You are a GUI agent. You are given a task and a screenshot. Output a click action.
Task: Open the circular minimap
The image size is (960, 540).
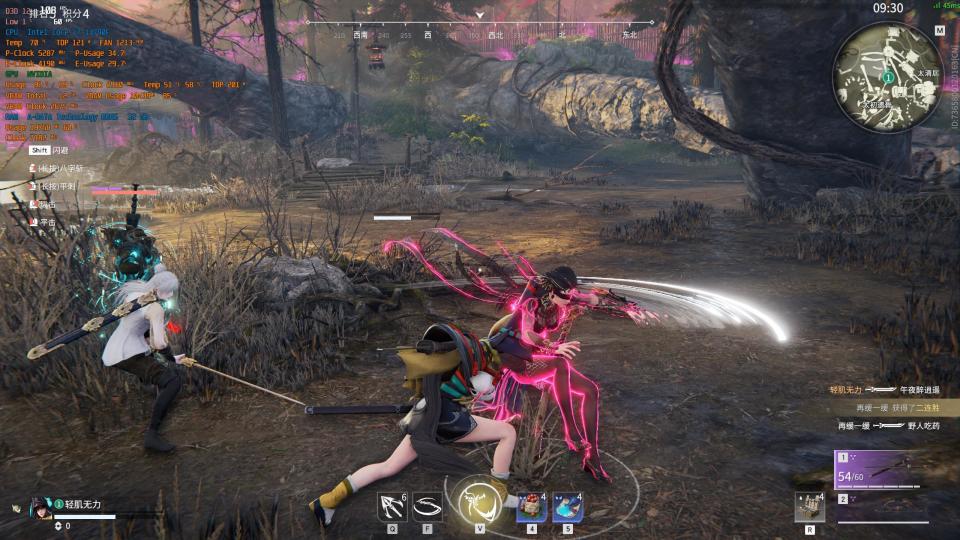pyautogui.click(x=887, y=76)
